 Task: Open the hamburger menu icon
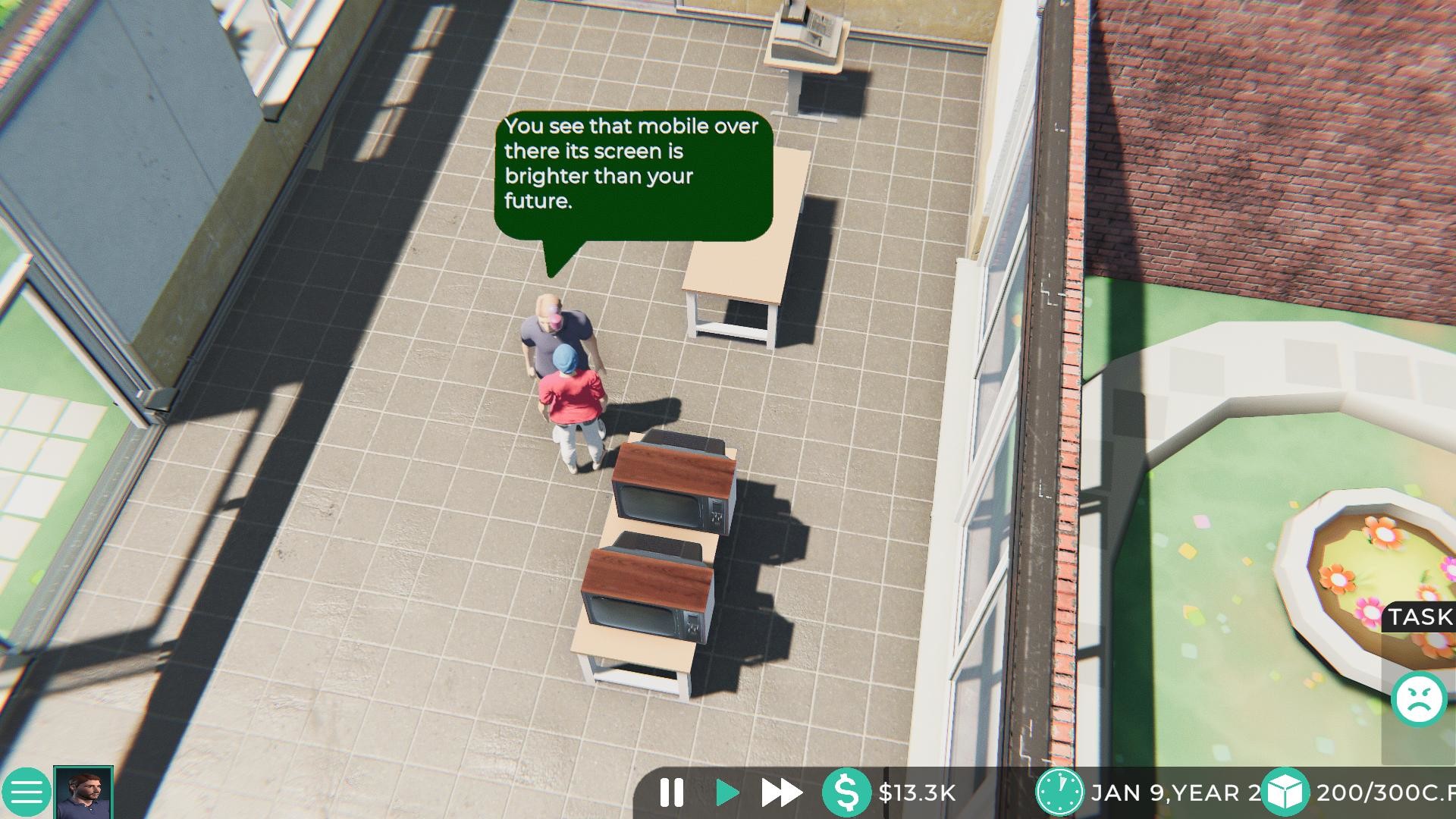pyautogui.click(x=28, y=792)
